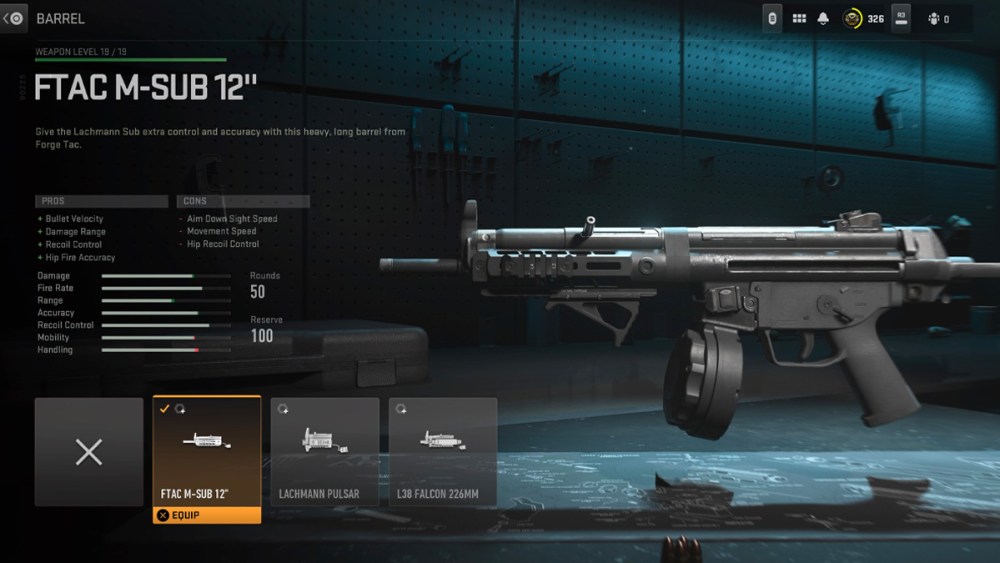
Task: Select the remove barrel attachment tile
Action: [x=89, y=452]
